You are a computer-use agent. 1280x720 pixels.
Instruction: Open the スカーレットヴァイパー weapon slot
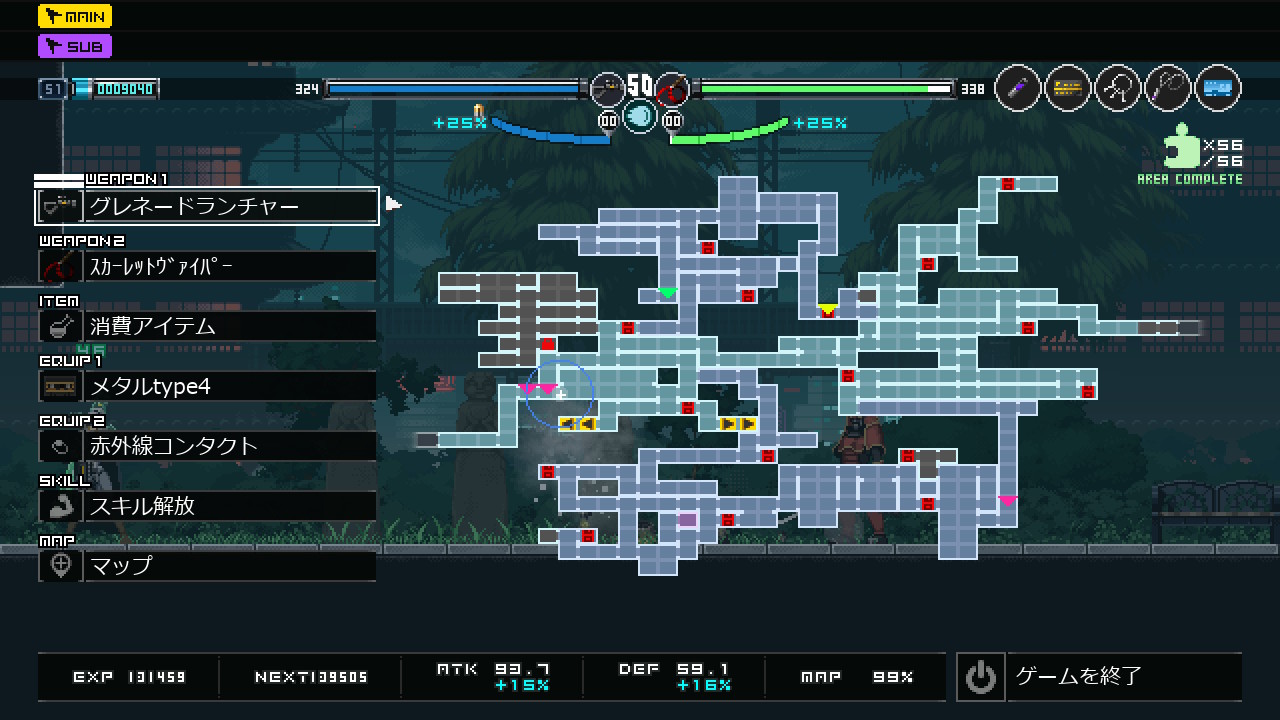point(207,266)
